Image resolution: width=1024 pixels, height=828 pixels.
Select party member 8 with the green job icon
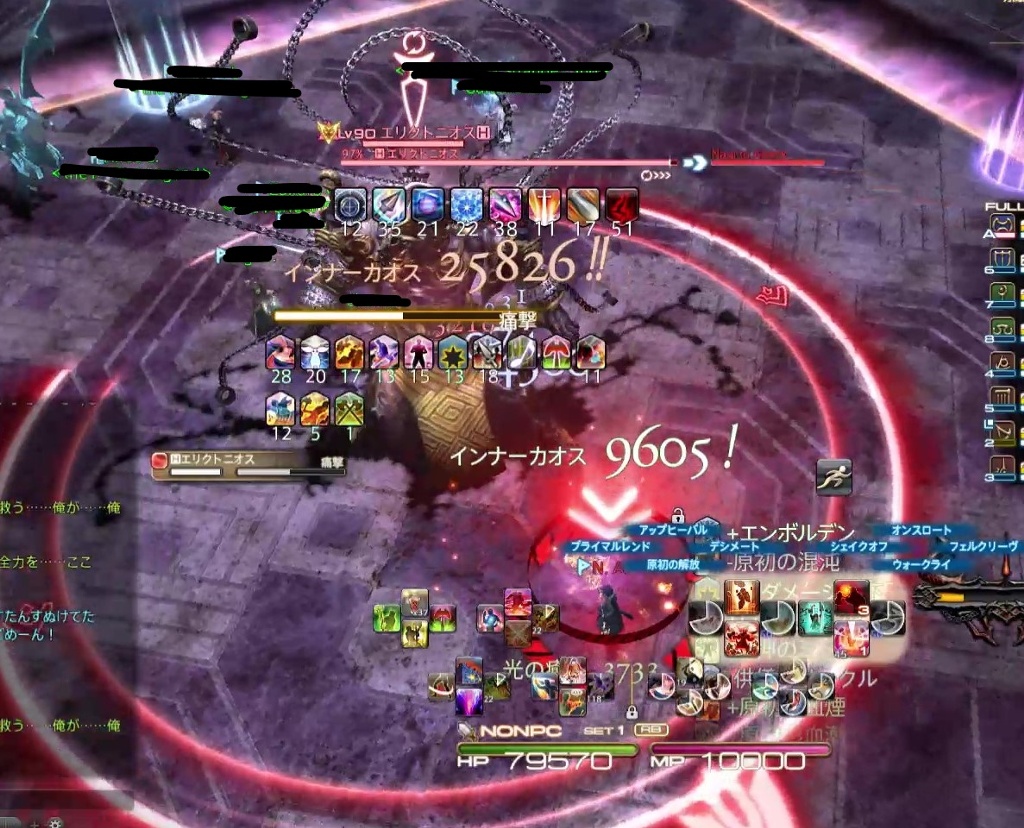(x=1003, y=330)
